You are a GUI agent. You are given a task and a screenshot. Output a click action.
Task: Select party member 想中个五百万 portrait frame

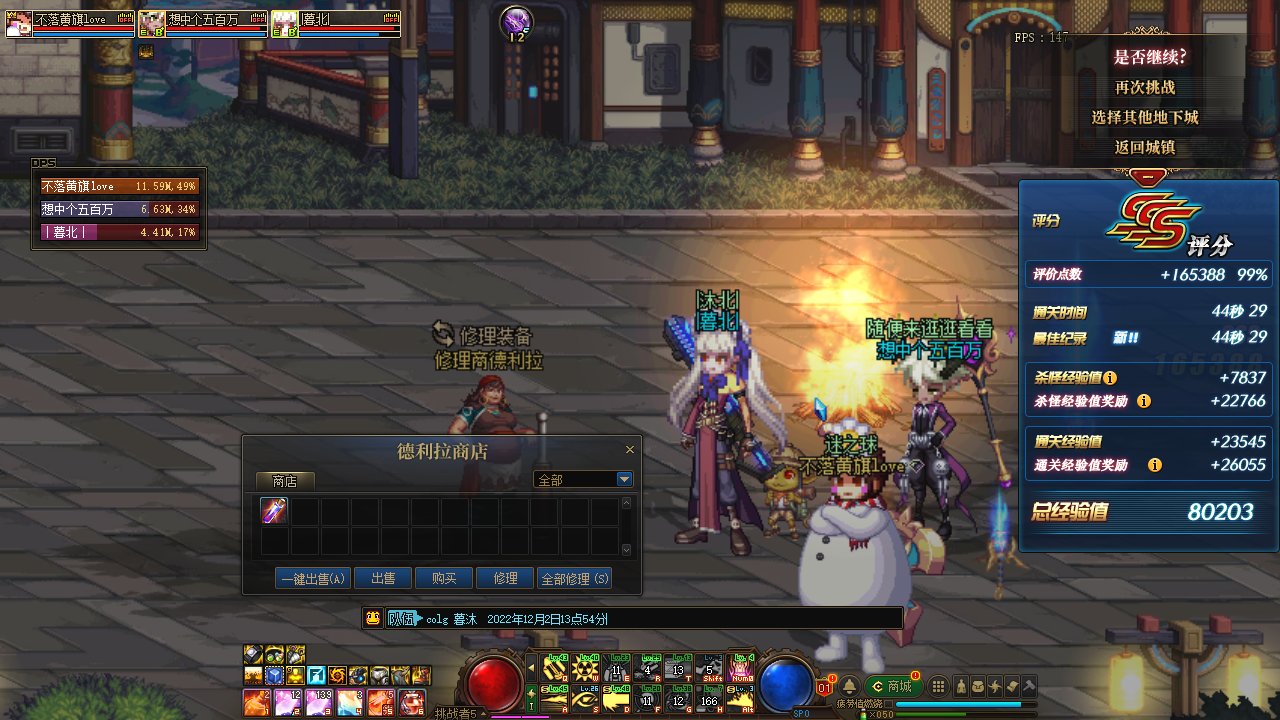click(x=203, y=23)
